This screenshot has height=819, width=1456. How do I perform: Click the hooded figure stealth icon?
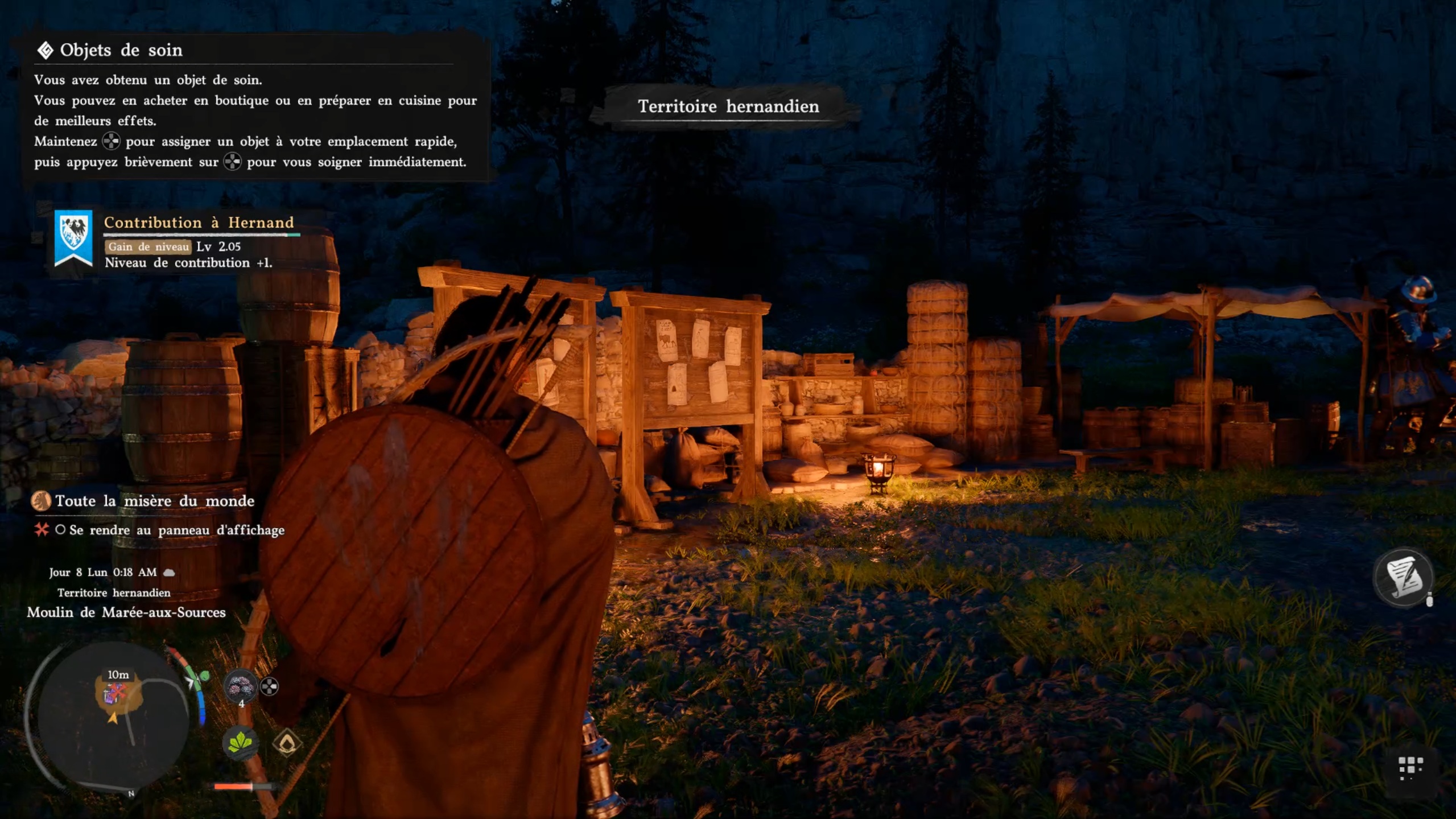click(287, 742)
